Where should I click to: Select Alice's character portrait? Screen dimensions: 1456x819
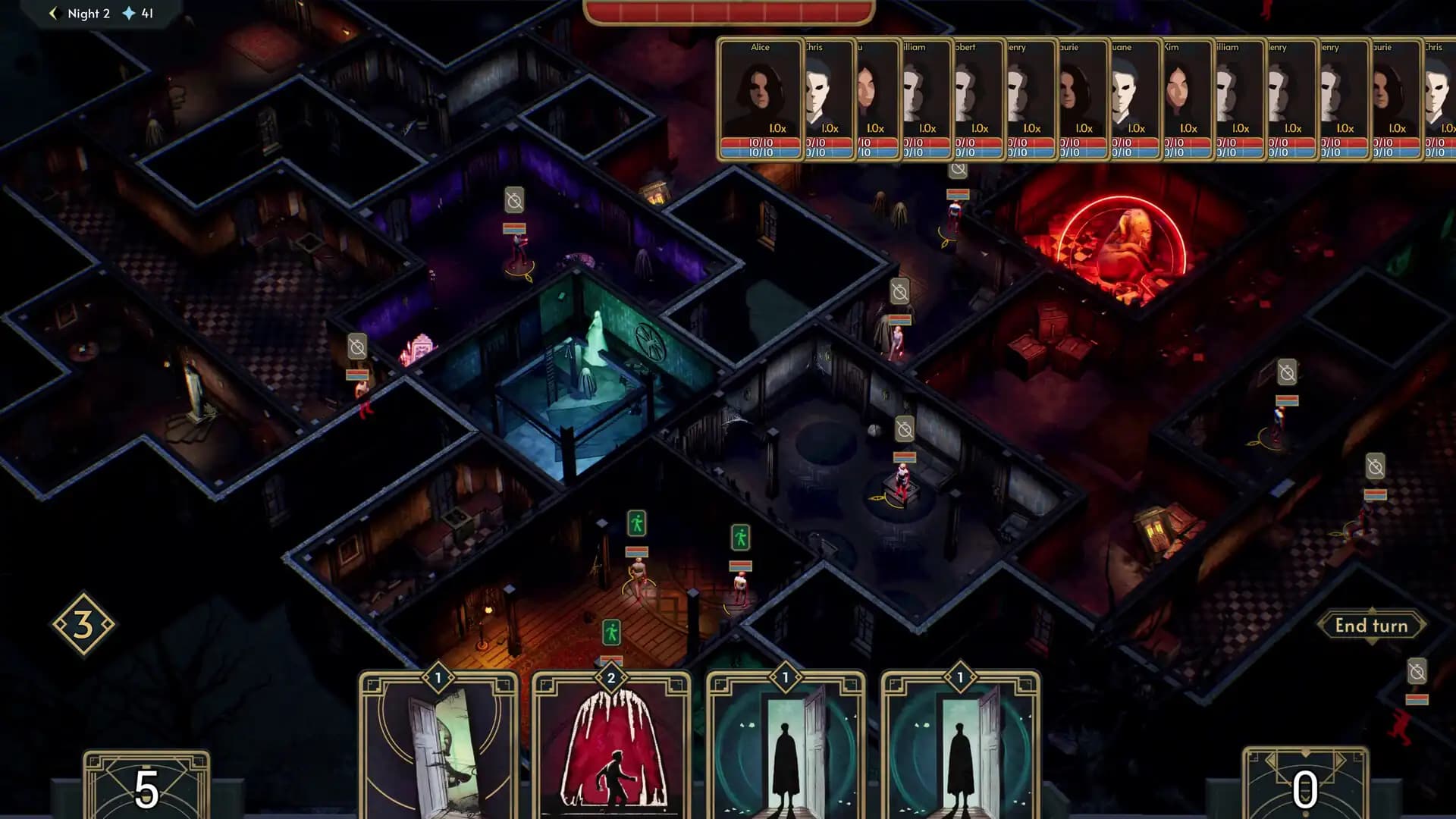pyautogui.click(x=761, y=91)
